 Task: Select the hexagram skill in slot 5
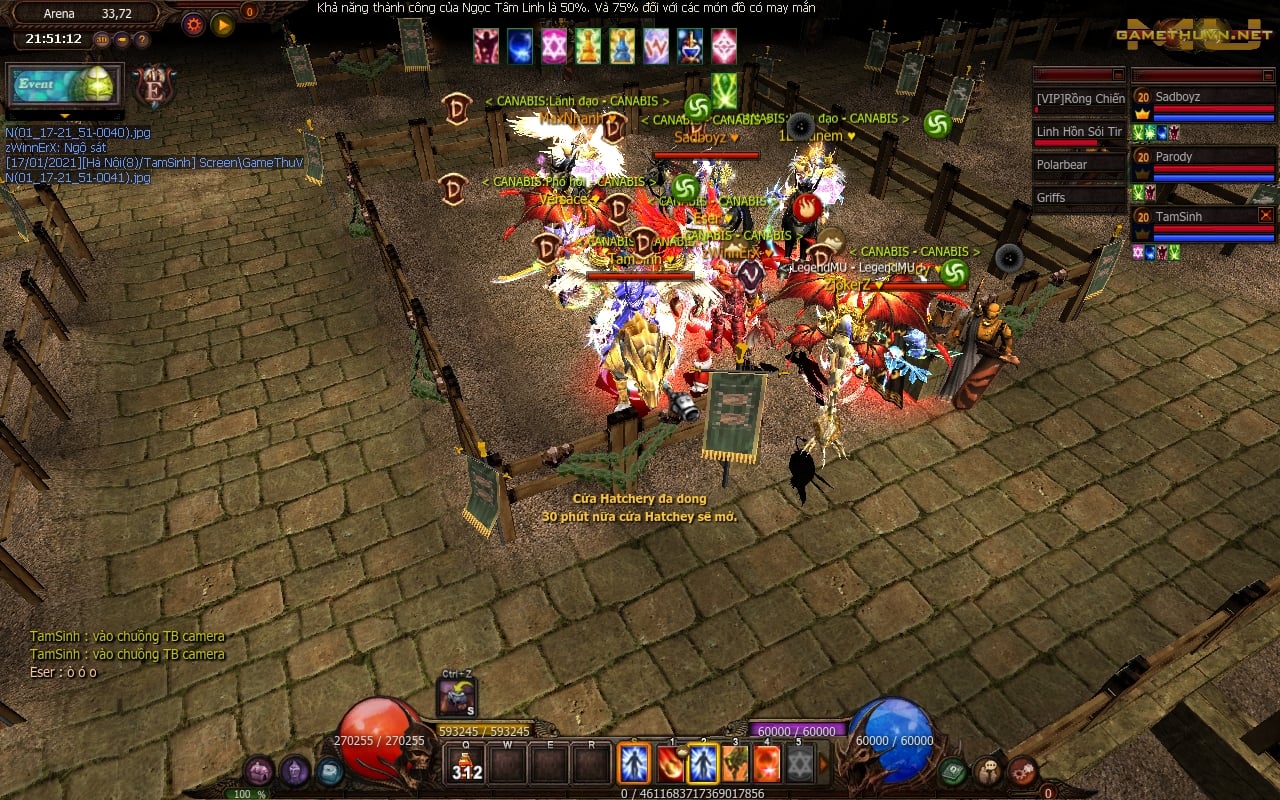coord(799,765)
